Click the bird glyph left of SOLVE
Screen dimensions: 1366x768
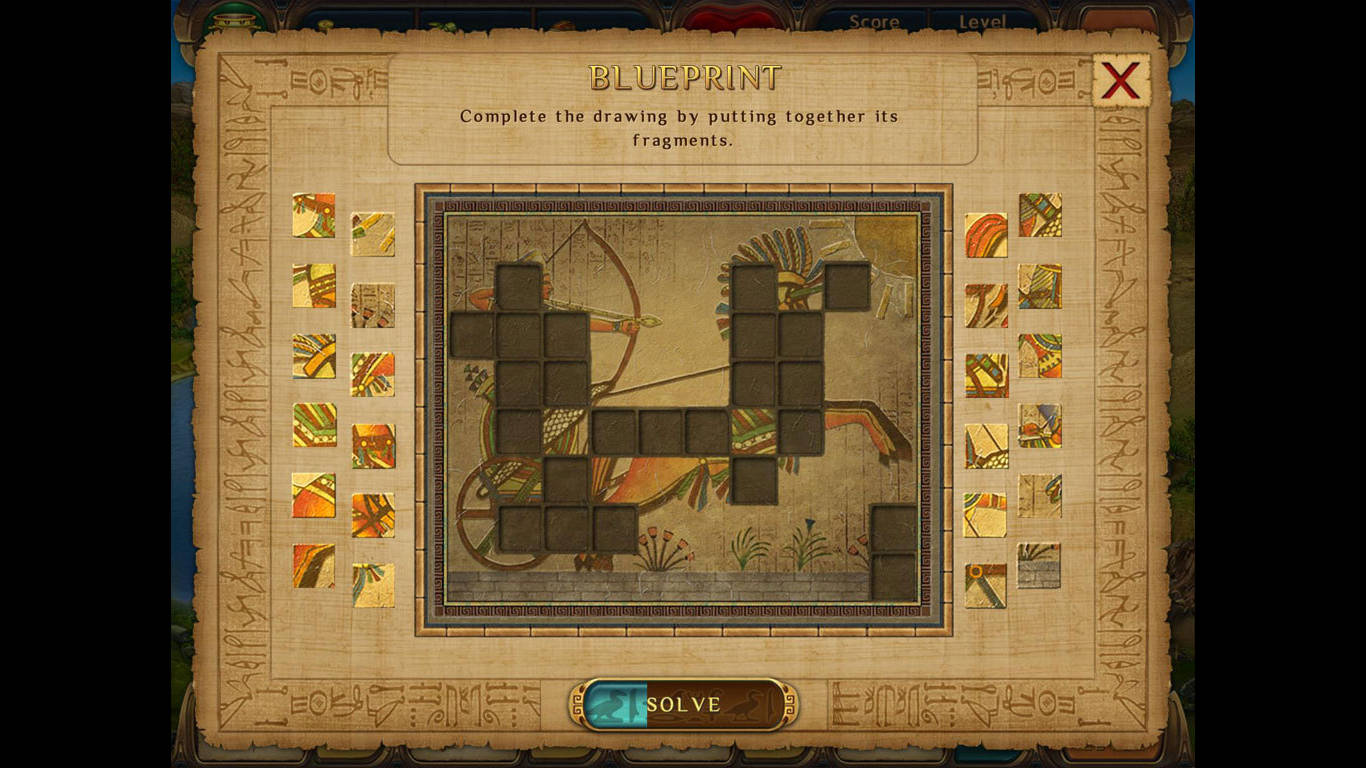(613, 703)
